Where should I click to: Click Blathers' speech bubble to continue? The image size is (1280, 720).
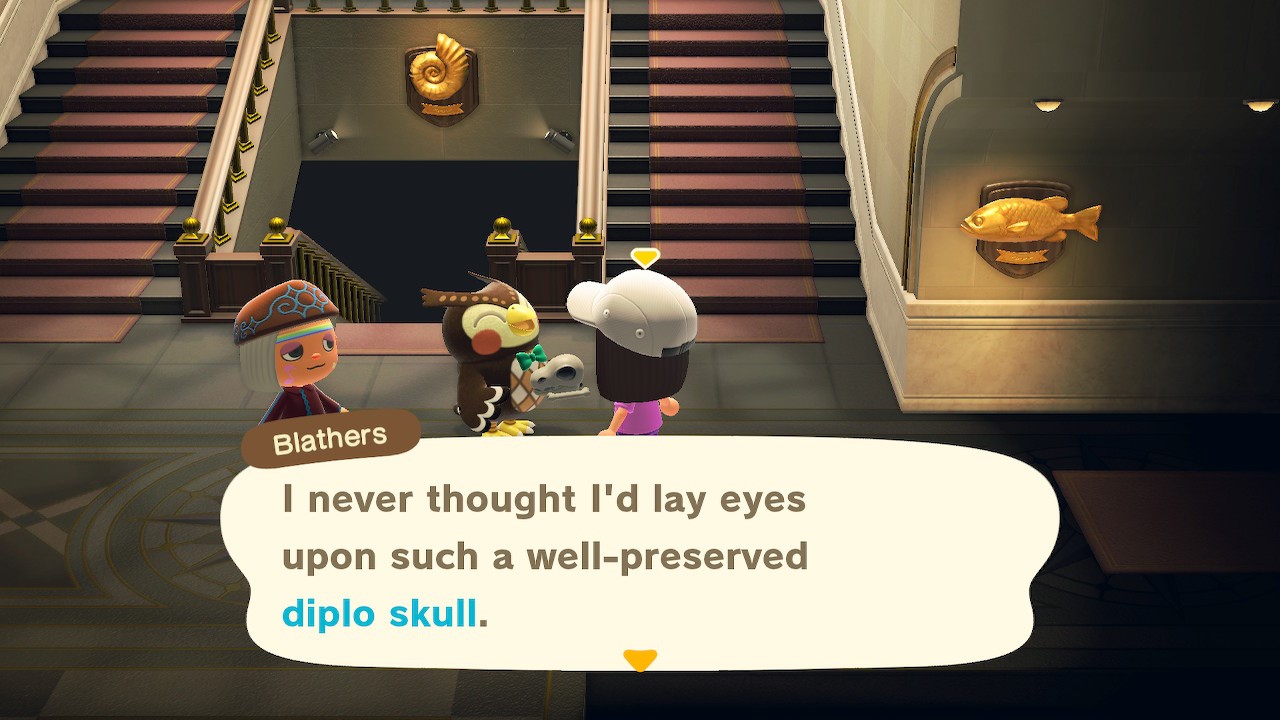pyautogui.click(x=640, y=555)
